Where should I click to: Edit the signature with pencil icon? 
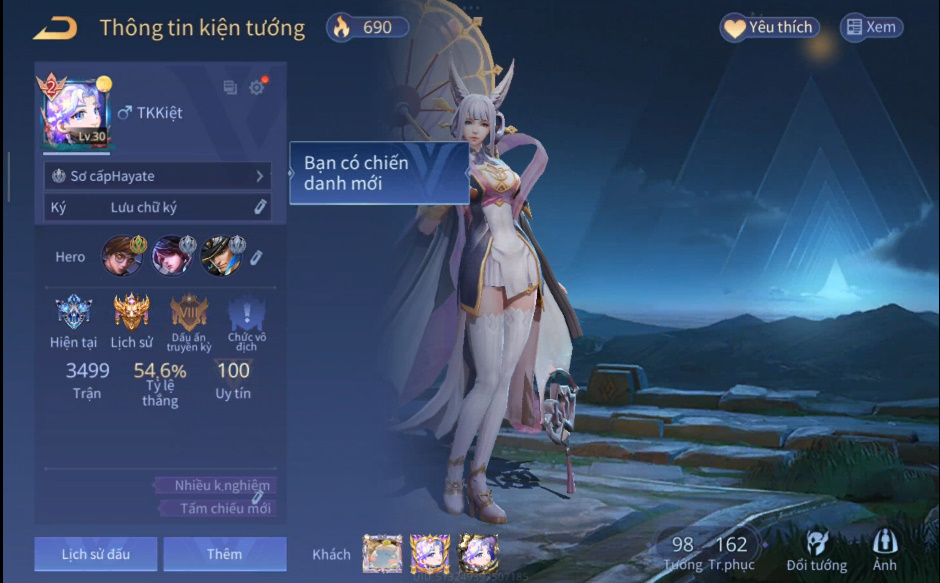tap(259, 207)
